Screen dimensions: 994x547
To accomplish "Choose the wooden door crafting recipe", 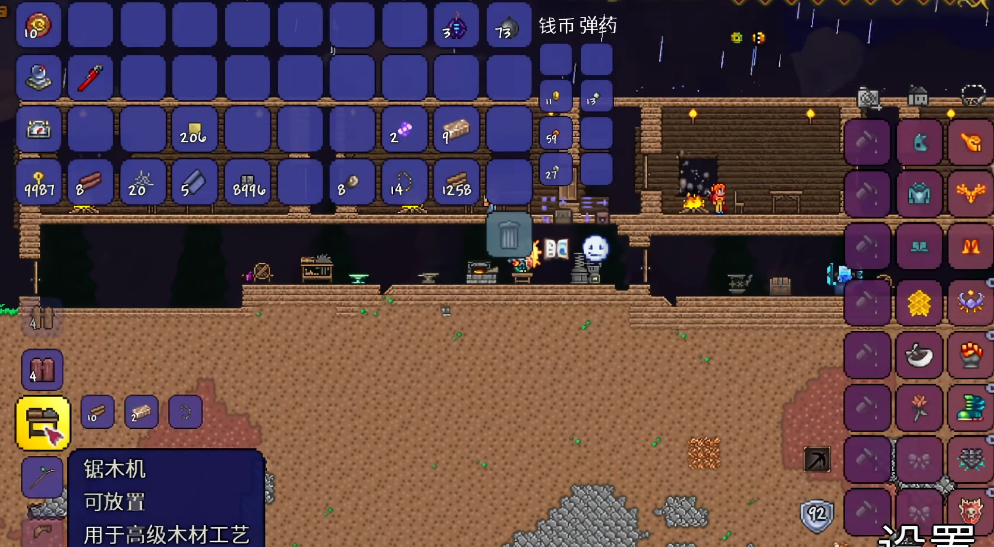I will pos(42,370).
